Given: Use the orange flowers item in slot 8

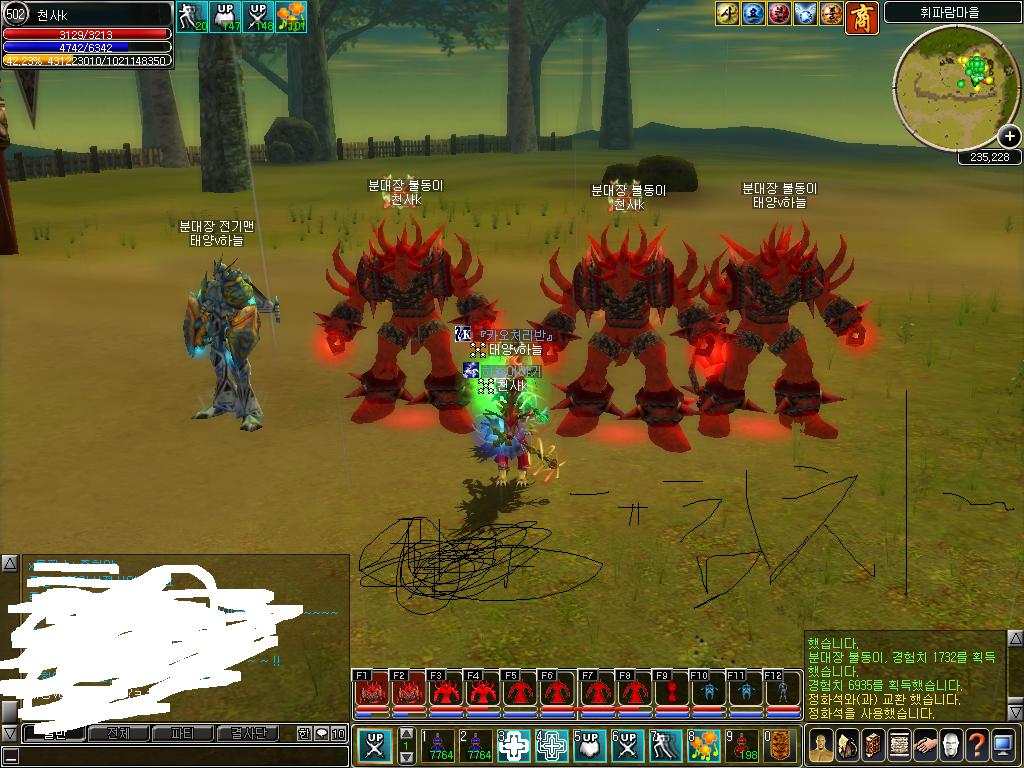Looking at the screenshot, I should 705,746.
